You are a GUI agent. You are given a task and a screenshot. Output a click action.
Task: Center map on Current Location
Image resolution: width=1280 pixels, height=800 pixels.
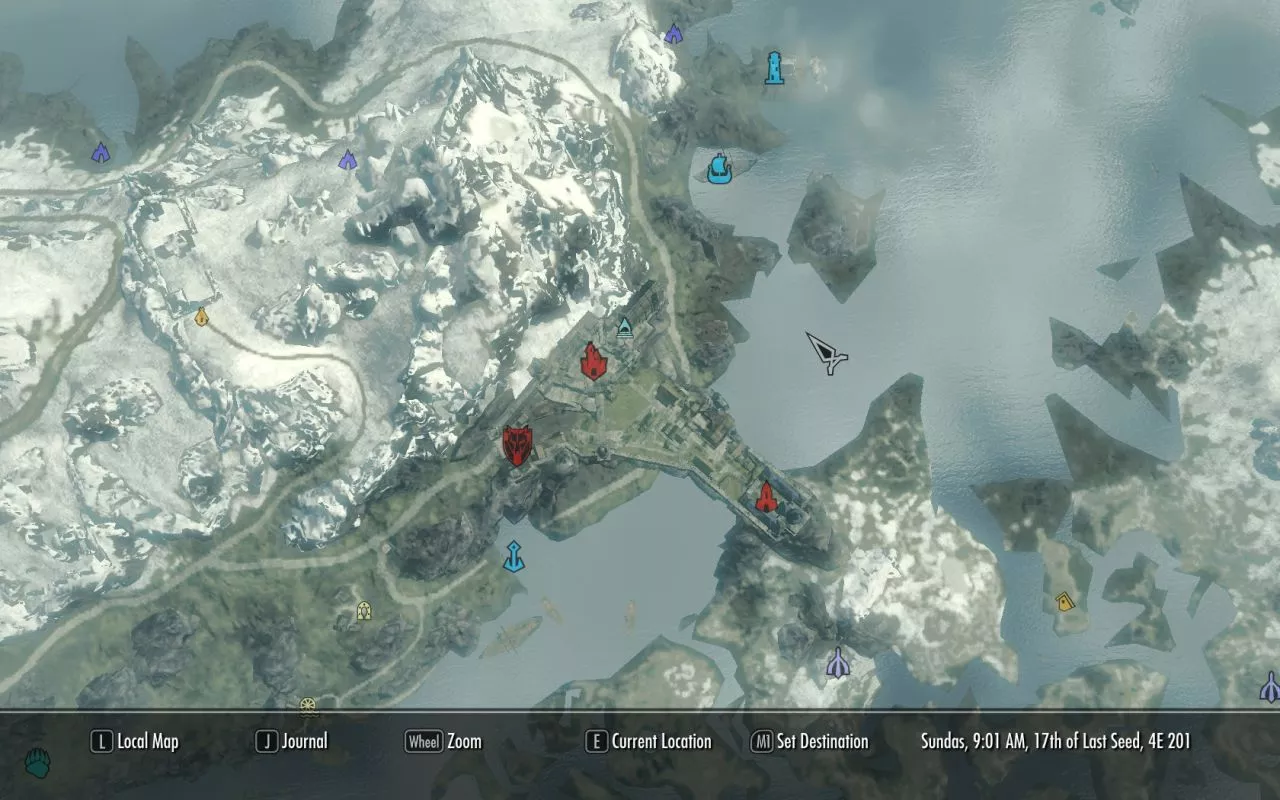648,741
